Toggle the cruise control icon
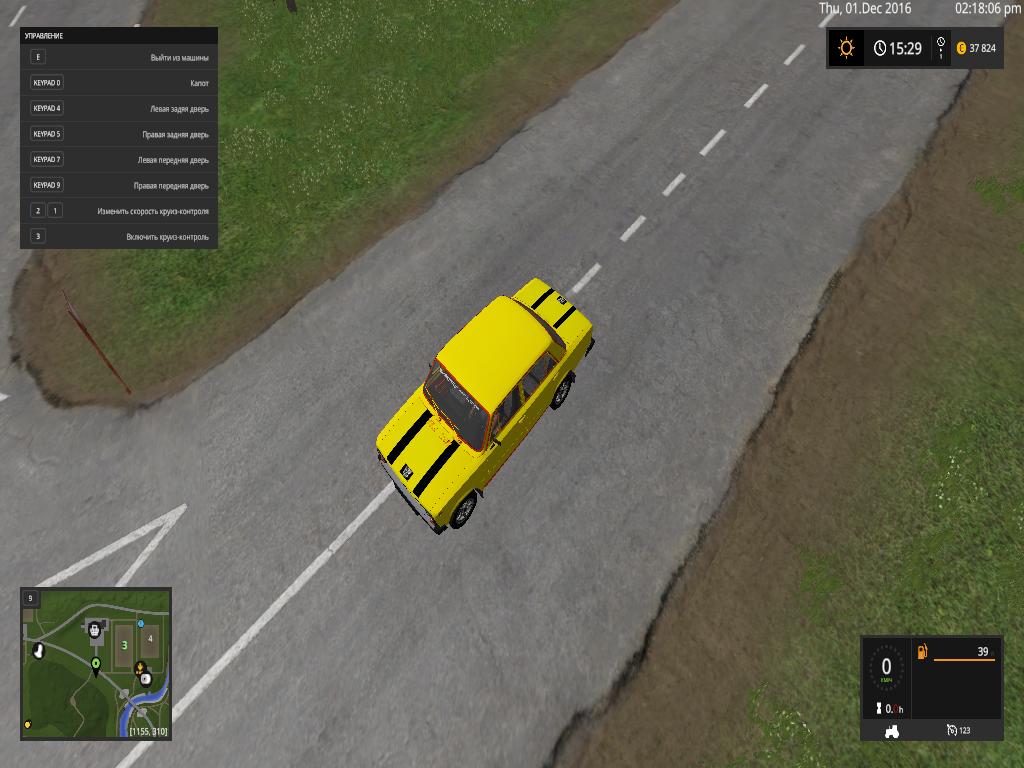The height and width of the screenshot is (768, 1024). click(x=951, y=731)
